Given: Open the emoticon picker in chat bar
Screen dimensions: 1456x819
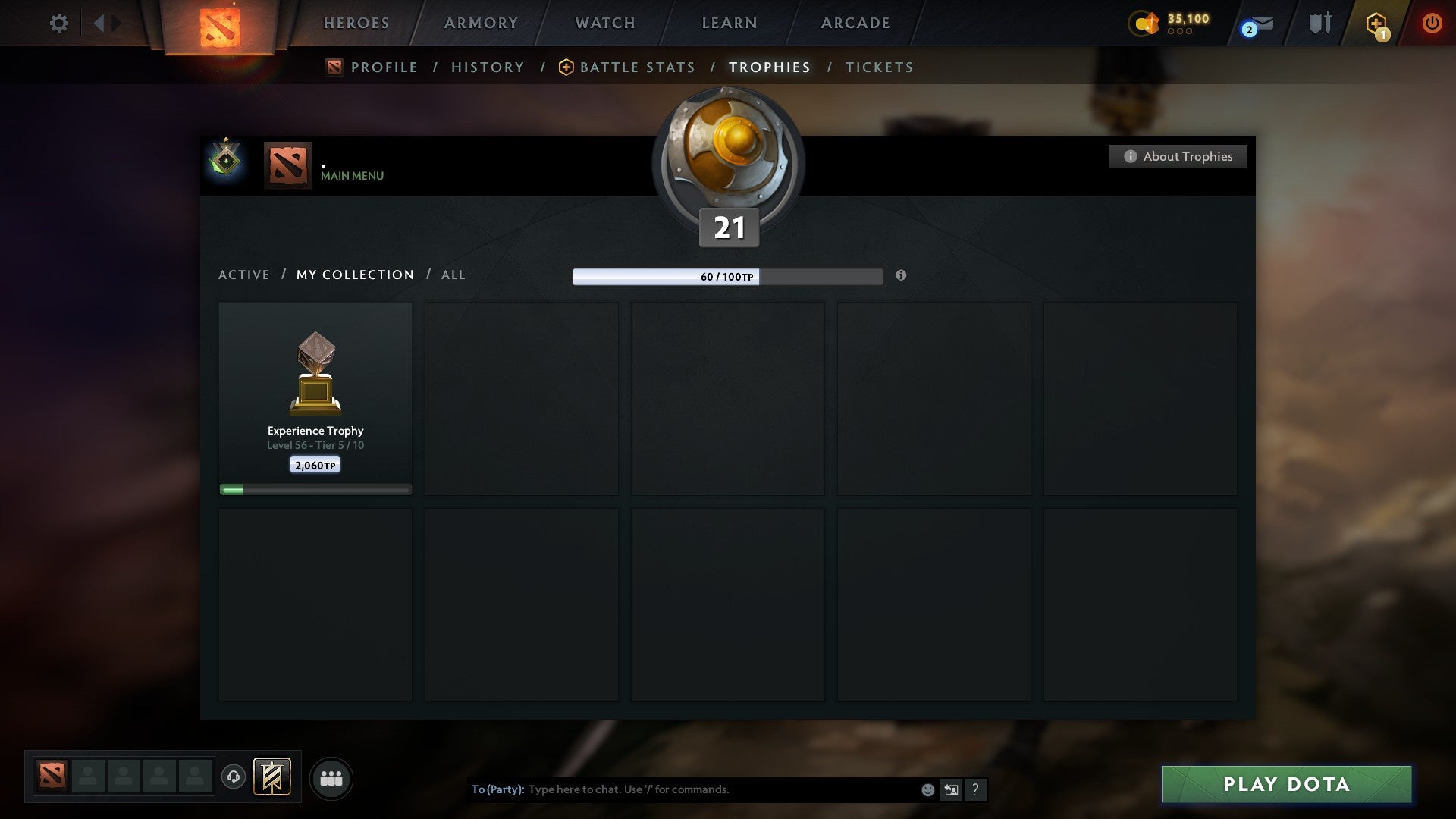Looking at the screenshot, I should point(927,789).
